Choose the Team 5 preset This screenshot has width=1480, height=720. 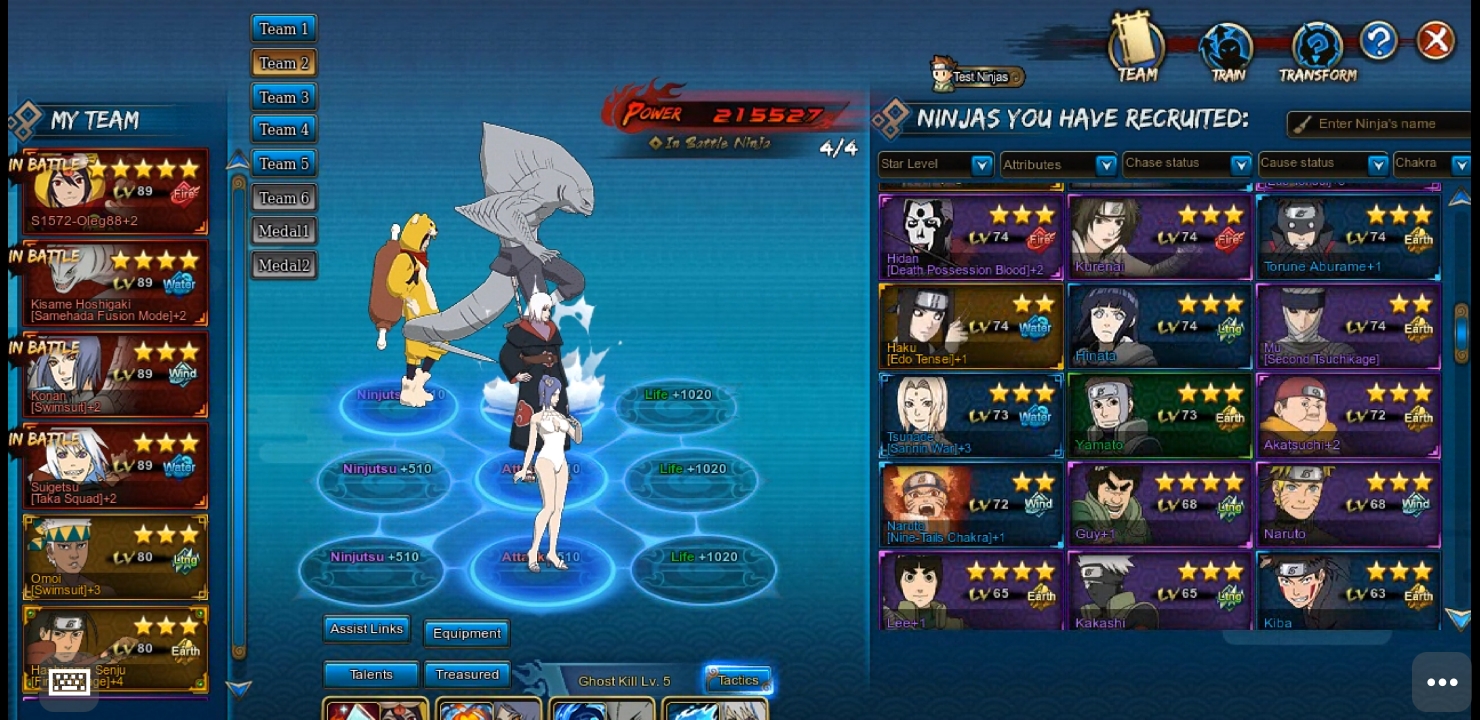(284, 163)
